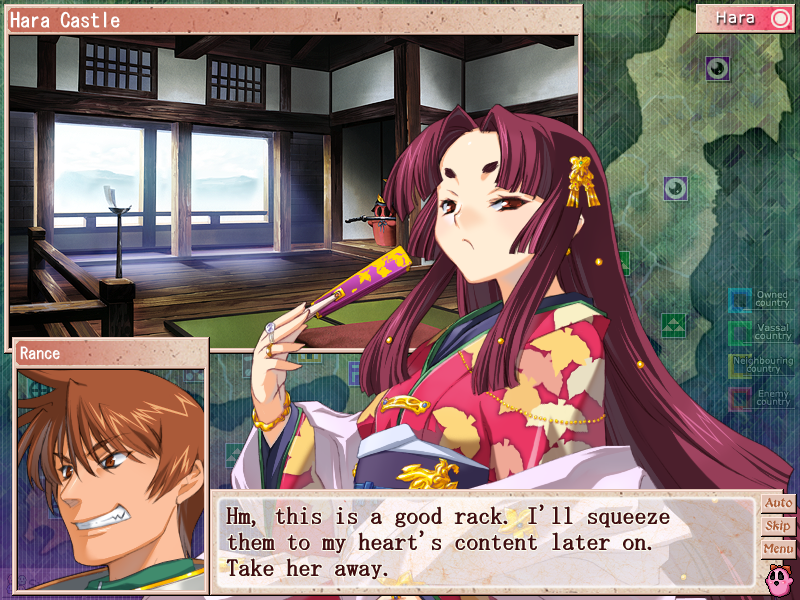The height and width of the screenshot is (600, 800).
Task: Skip the dialogue
Action: [x=778, y=526]
